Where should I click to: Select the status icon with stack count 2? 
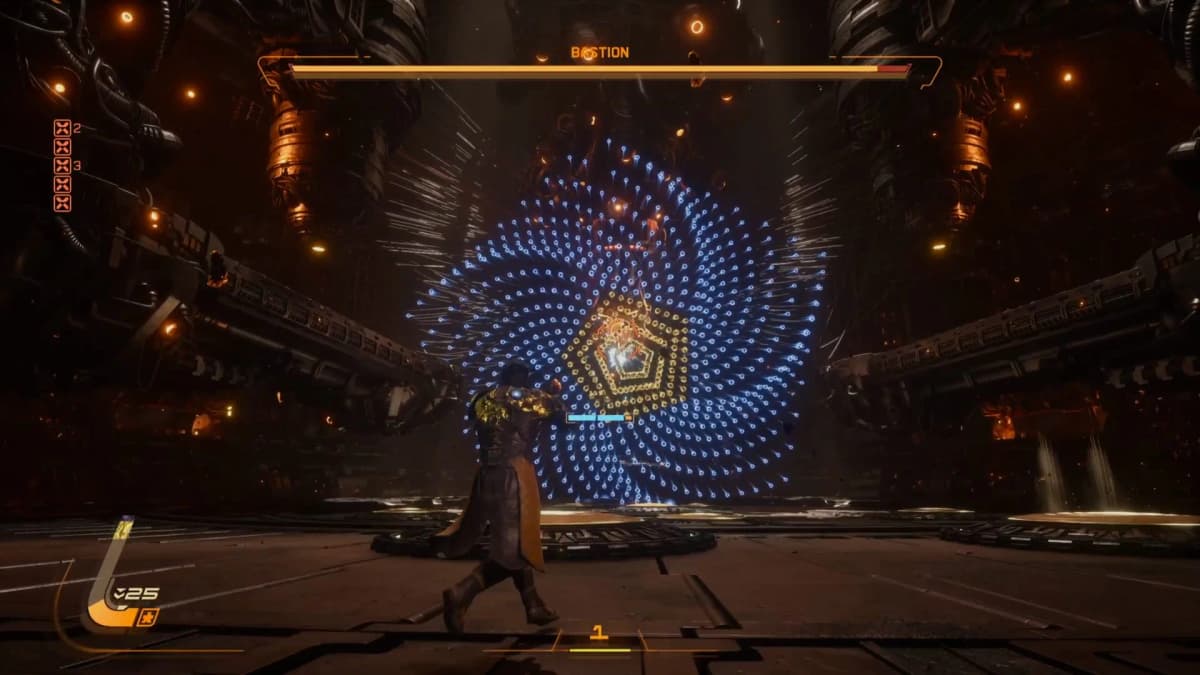tap(62, 127)
